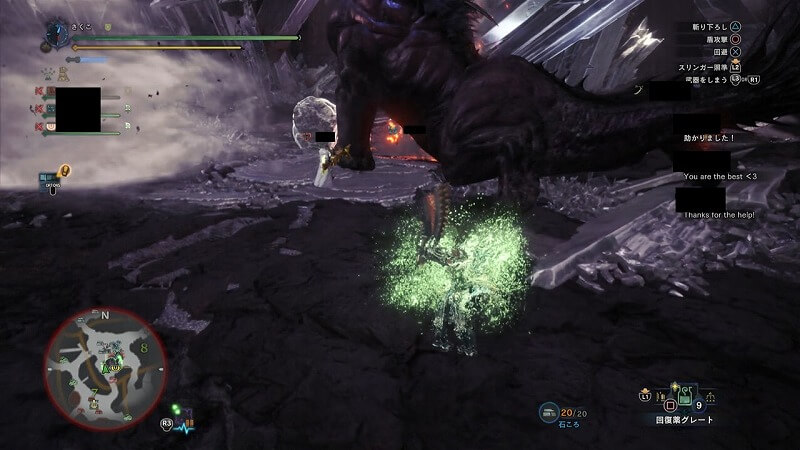Open the "Thanks for the help!" chat message

pyautogui.click(x=720, y=215)
